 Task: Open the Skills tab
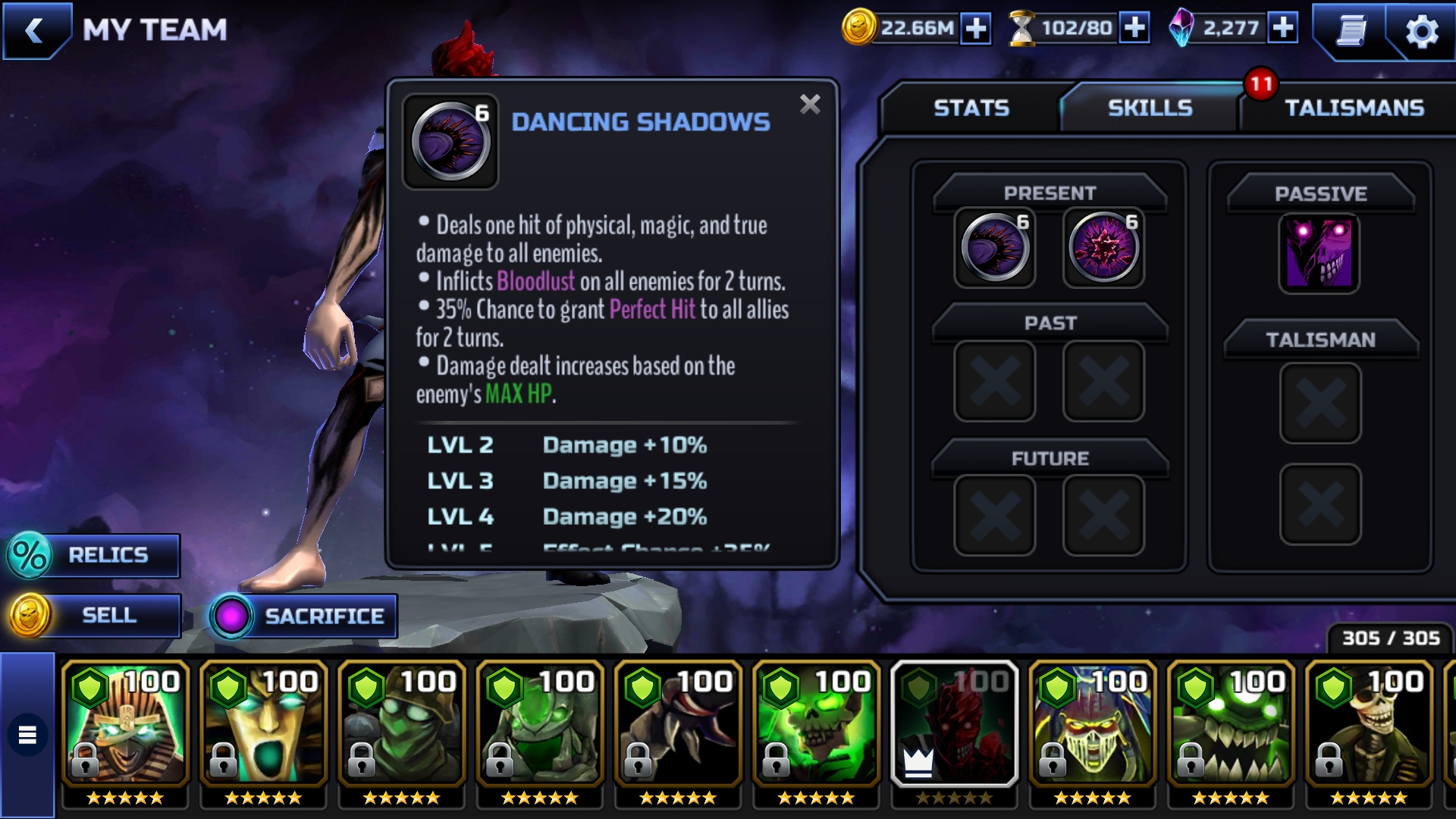(x=1150, y=108)
